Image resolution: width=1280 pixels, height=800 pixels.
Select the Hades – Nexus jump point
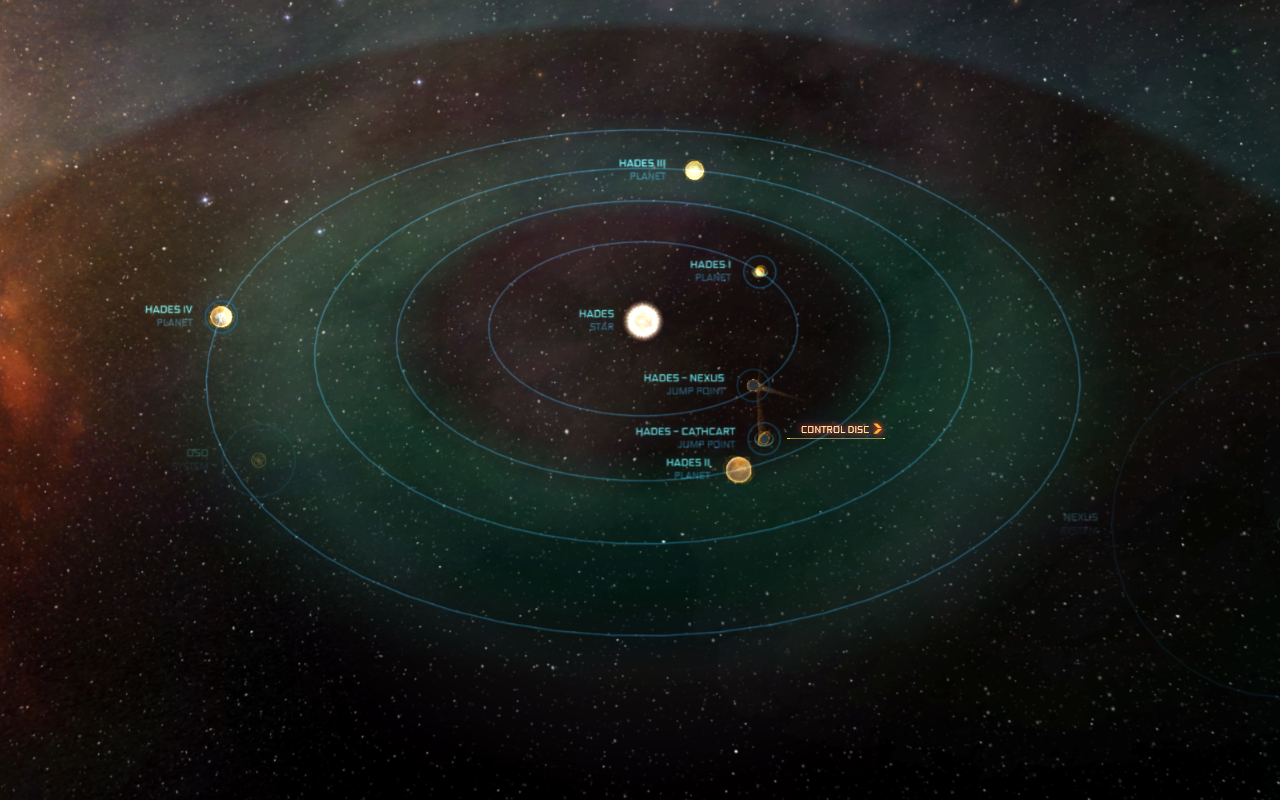pos(753,385)
